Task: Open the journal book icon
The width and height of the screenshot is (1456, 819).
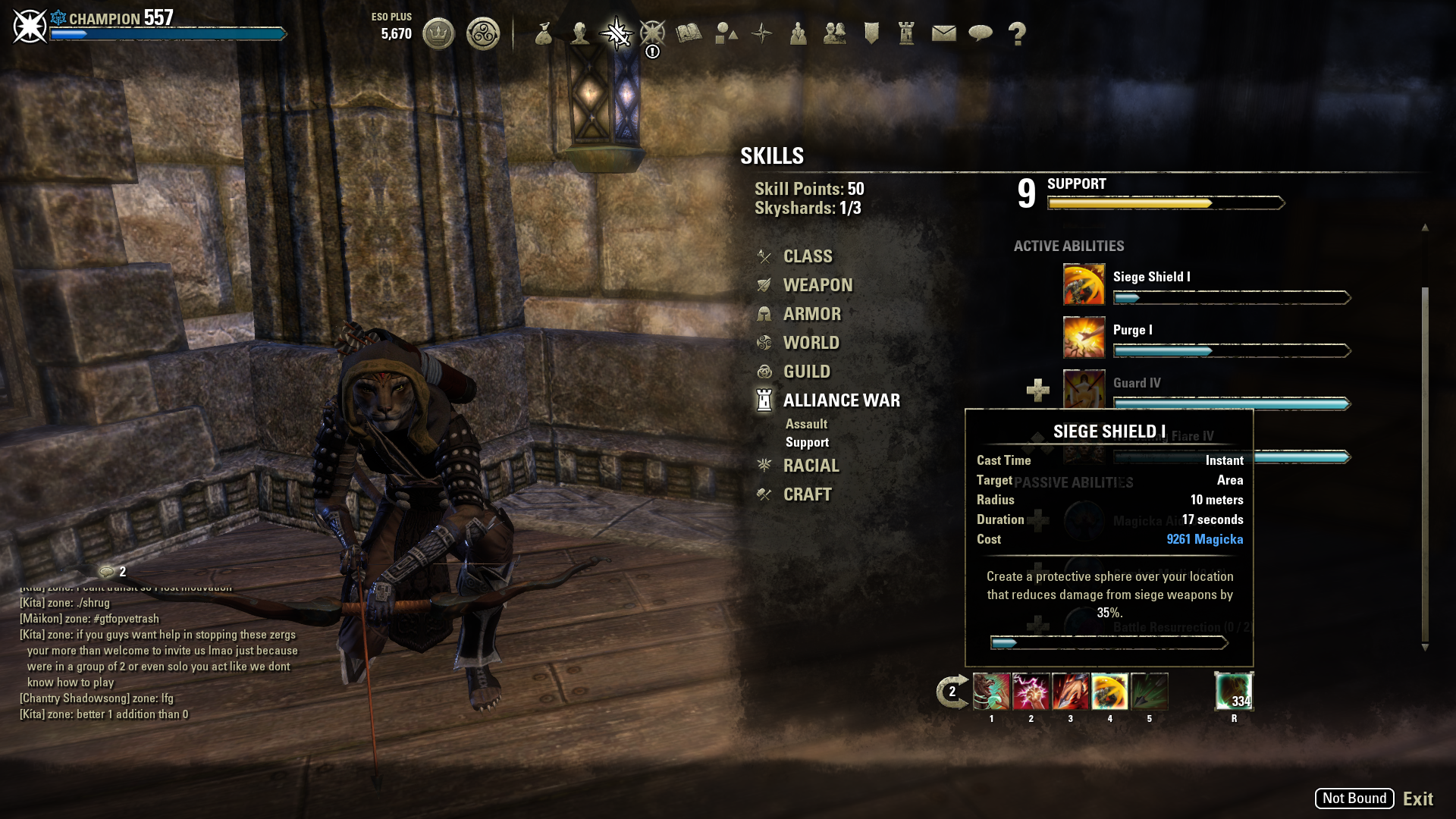Action: pyautogui.click(x=689, y=33)
